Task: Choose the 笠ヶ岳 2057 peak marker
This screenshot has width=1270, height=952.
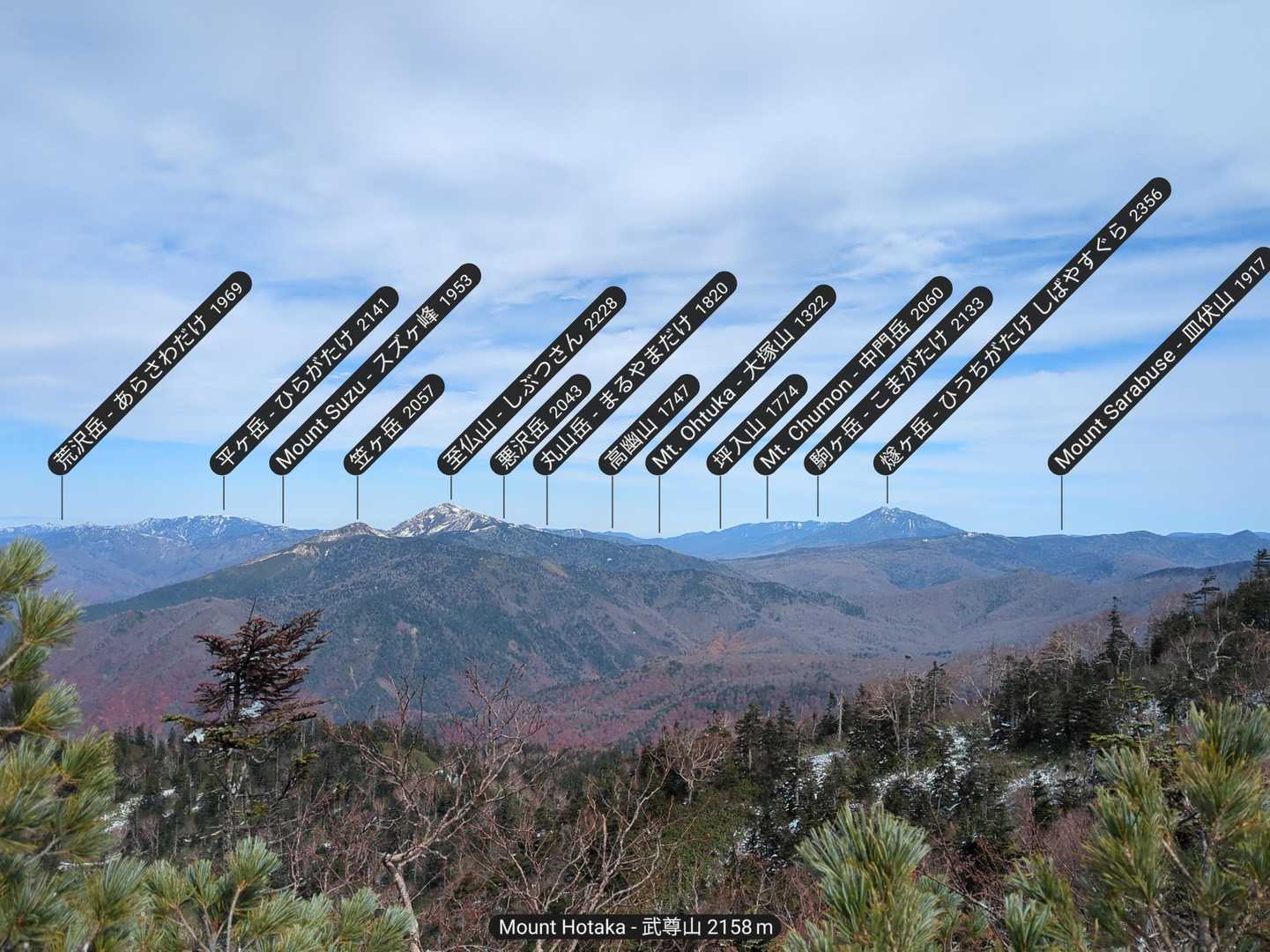Action: click(x=393, y=425)
